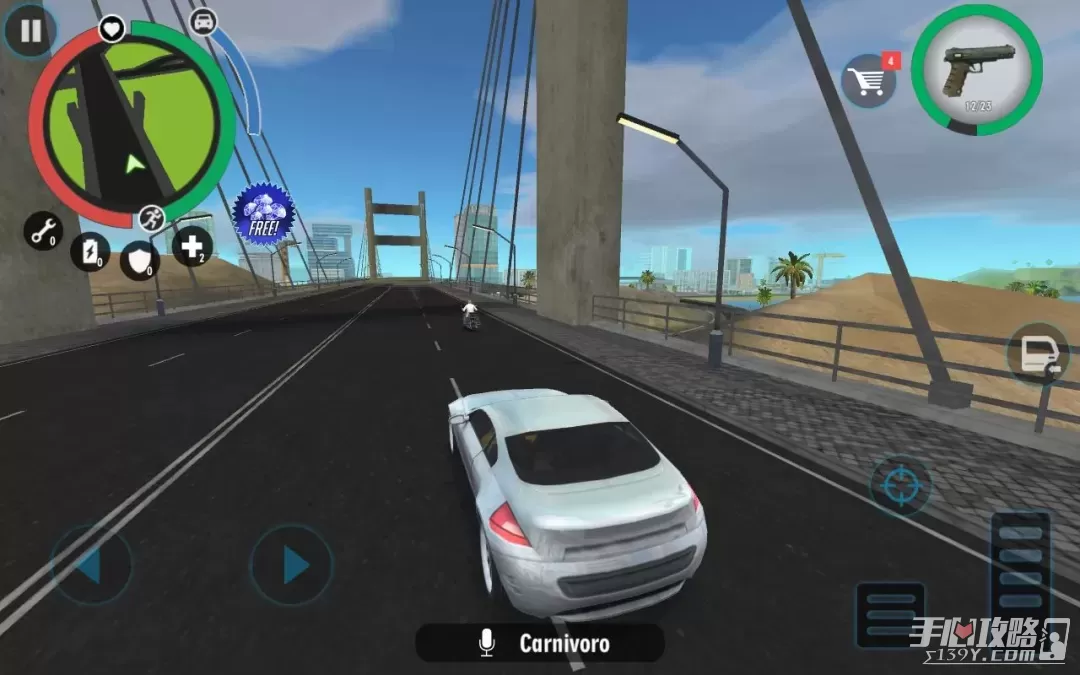Use the medkit plus item
Viewport: 1080px width, 675px height.
[x=192, y=246]
